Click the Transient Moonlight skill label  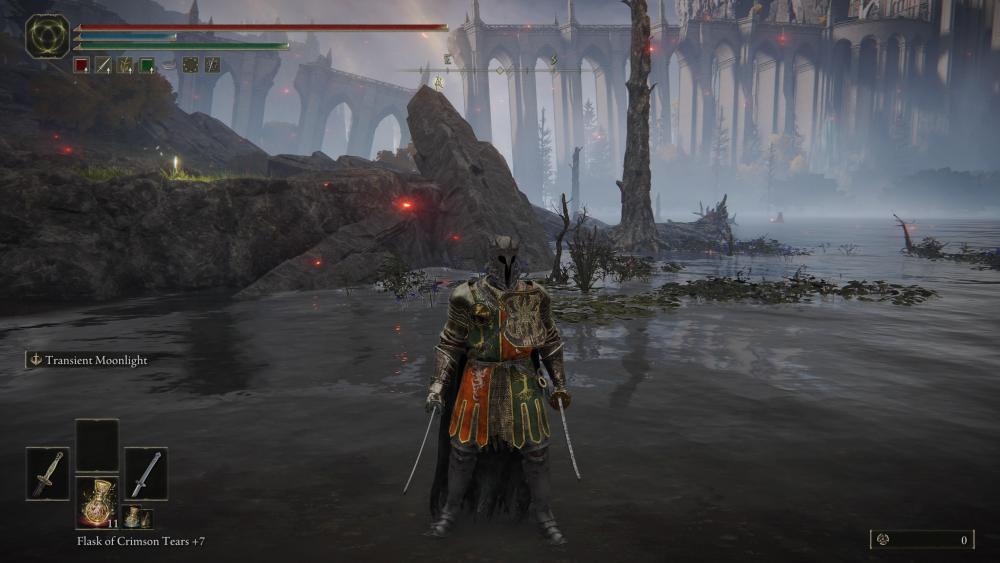coord(88,360)
